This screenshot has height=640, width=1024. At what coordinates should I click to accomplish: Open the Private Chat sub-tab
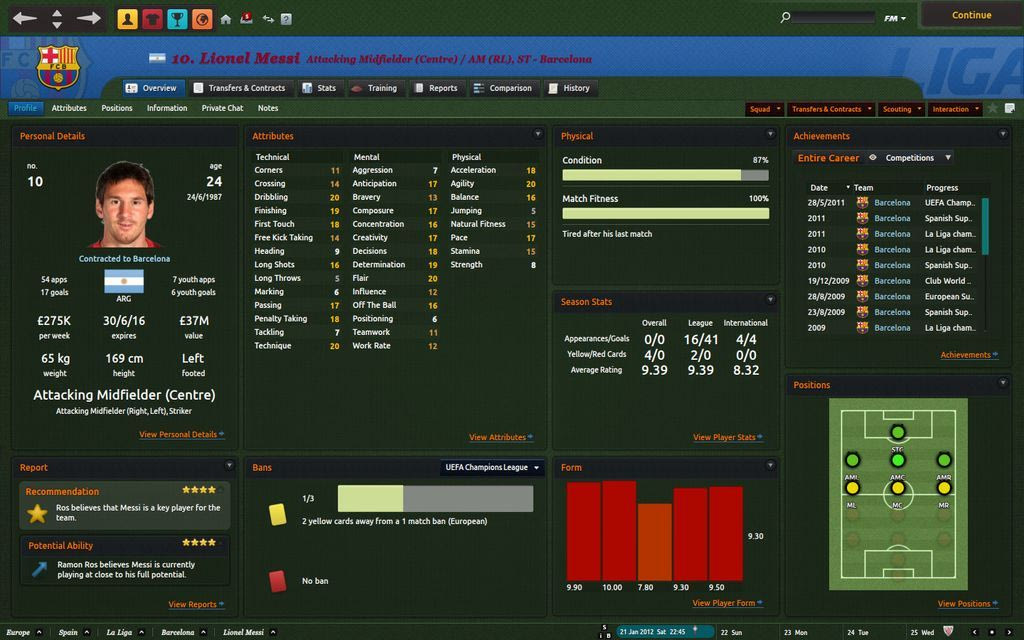tap(222, 108)
